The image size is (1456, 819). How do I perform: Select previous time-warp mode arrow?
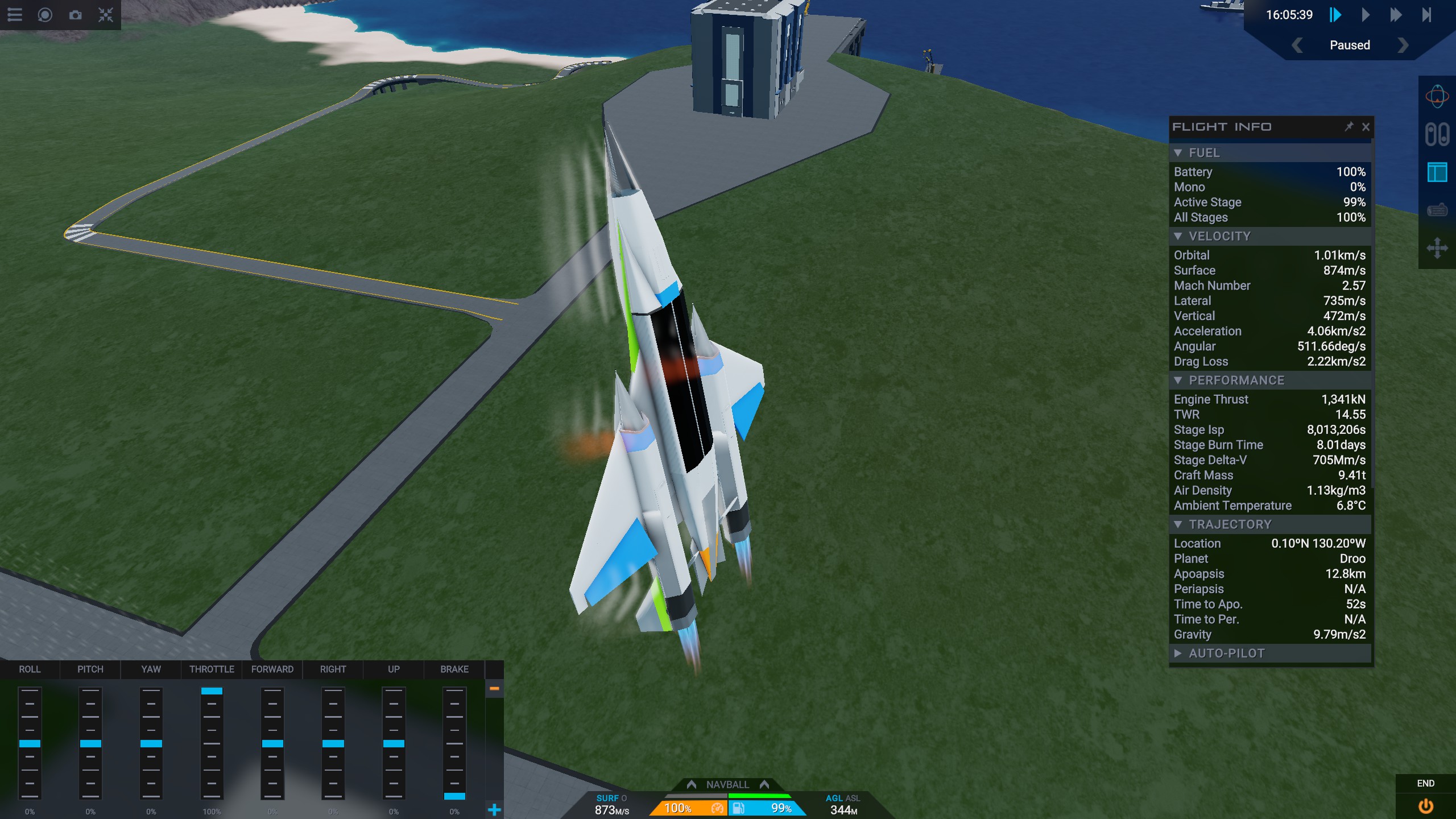1297,45
